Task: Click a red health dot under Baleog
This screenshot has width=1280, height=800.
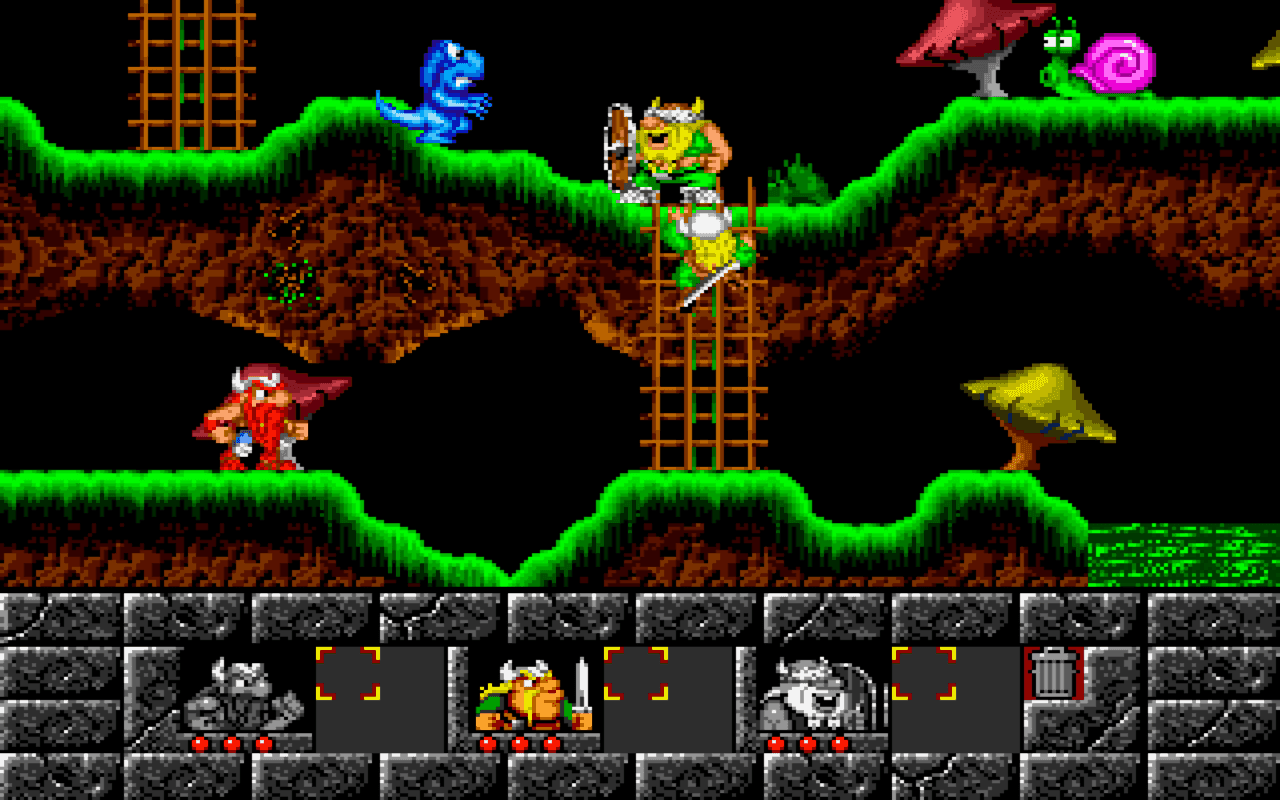Action: pos(519,744)
